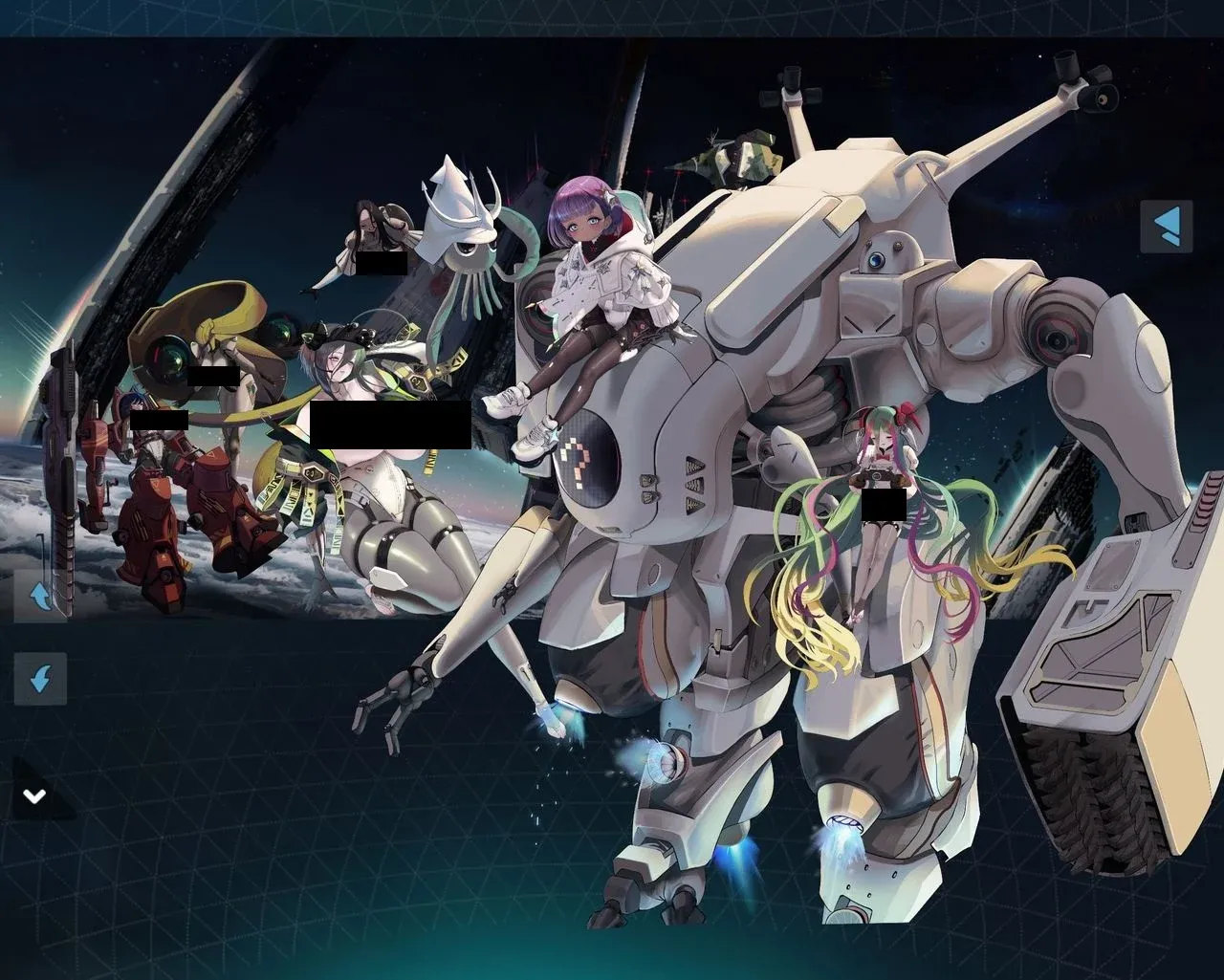
Task: Click the blue downward curved arrow button
Action: click(x=40, y=679)
